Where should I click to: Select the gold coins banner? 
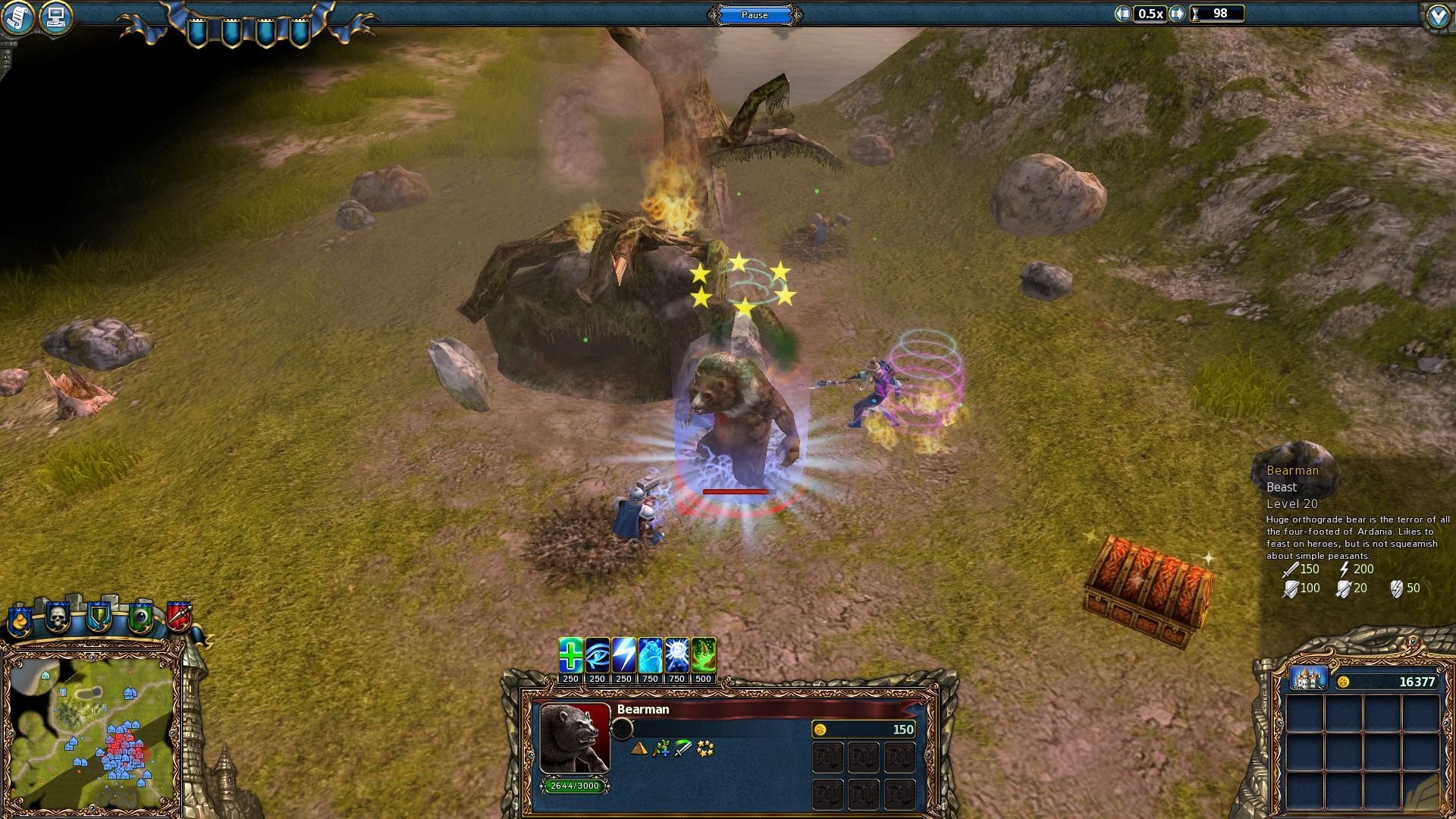coord(20,621)
